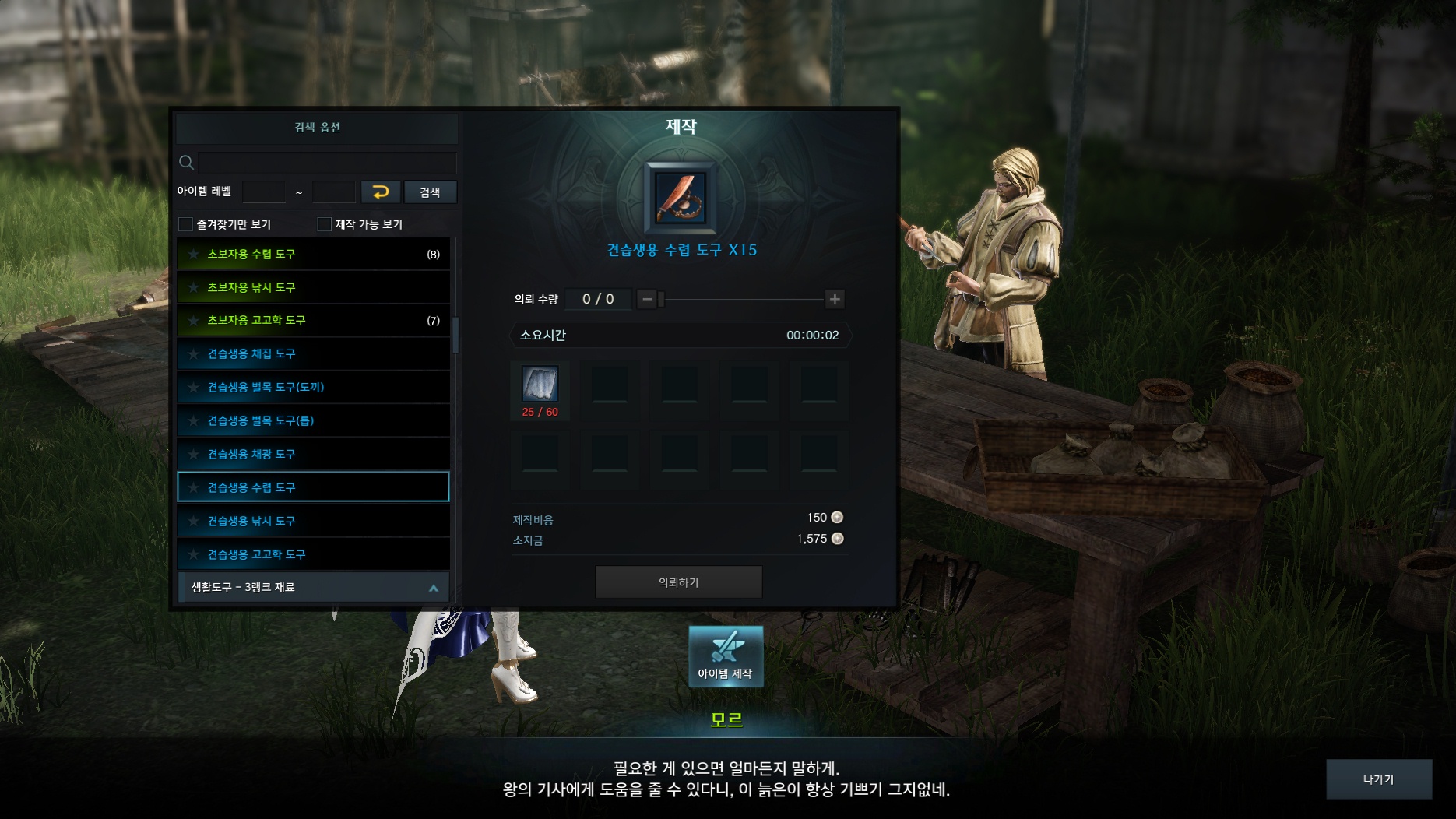This screenshot has height=819, width=1456.
Task: Click the 의뢰하기 commission button
Action: (x=678, y=582)
